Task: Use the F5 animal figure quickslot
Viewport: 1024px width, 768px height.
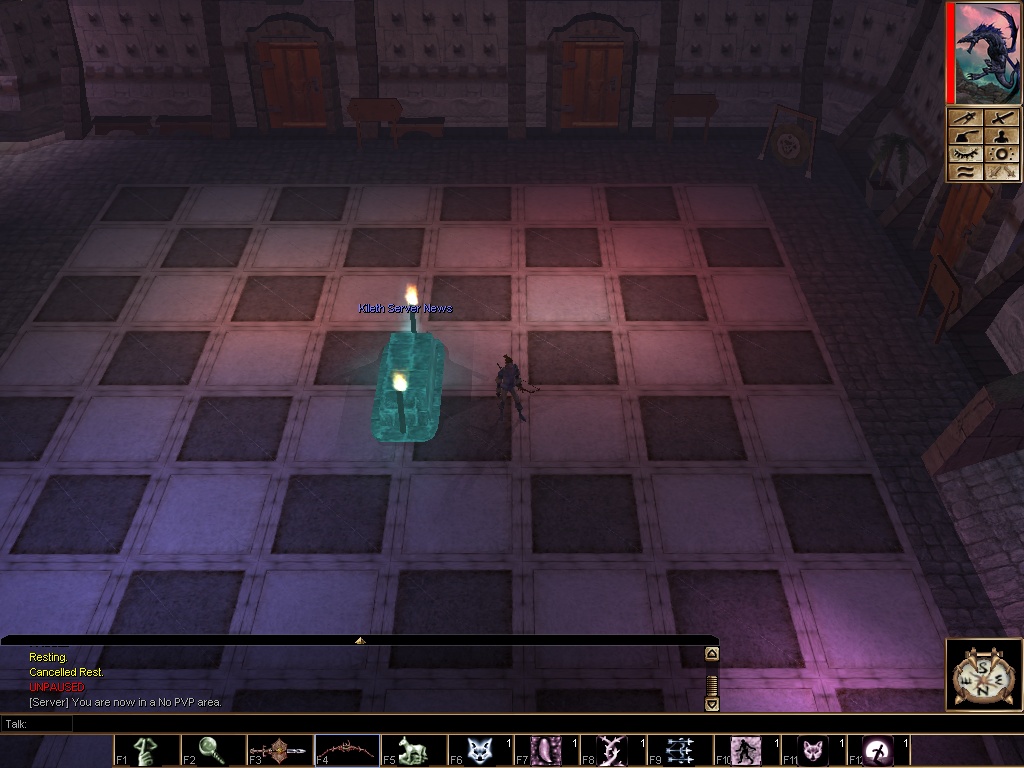Action: [x=414, y=751]
